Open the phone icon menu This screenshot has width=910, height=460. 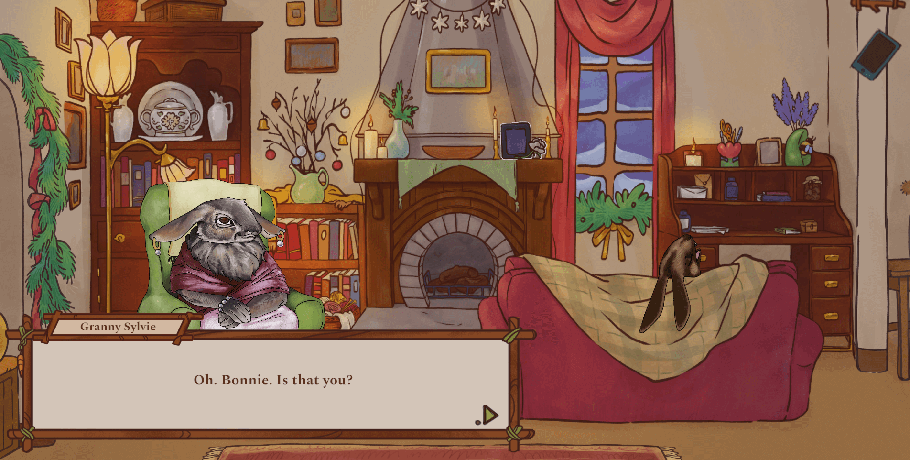[x=875, y=52]
